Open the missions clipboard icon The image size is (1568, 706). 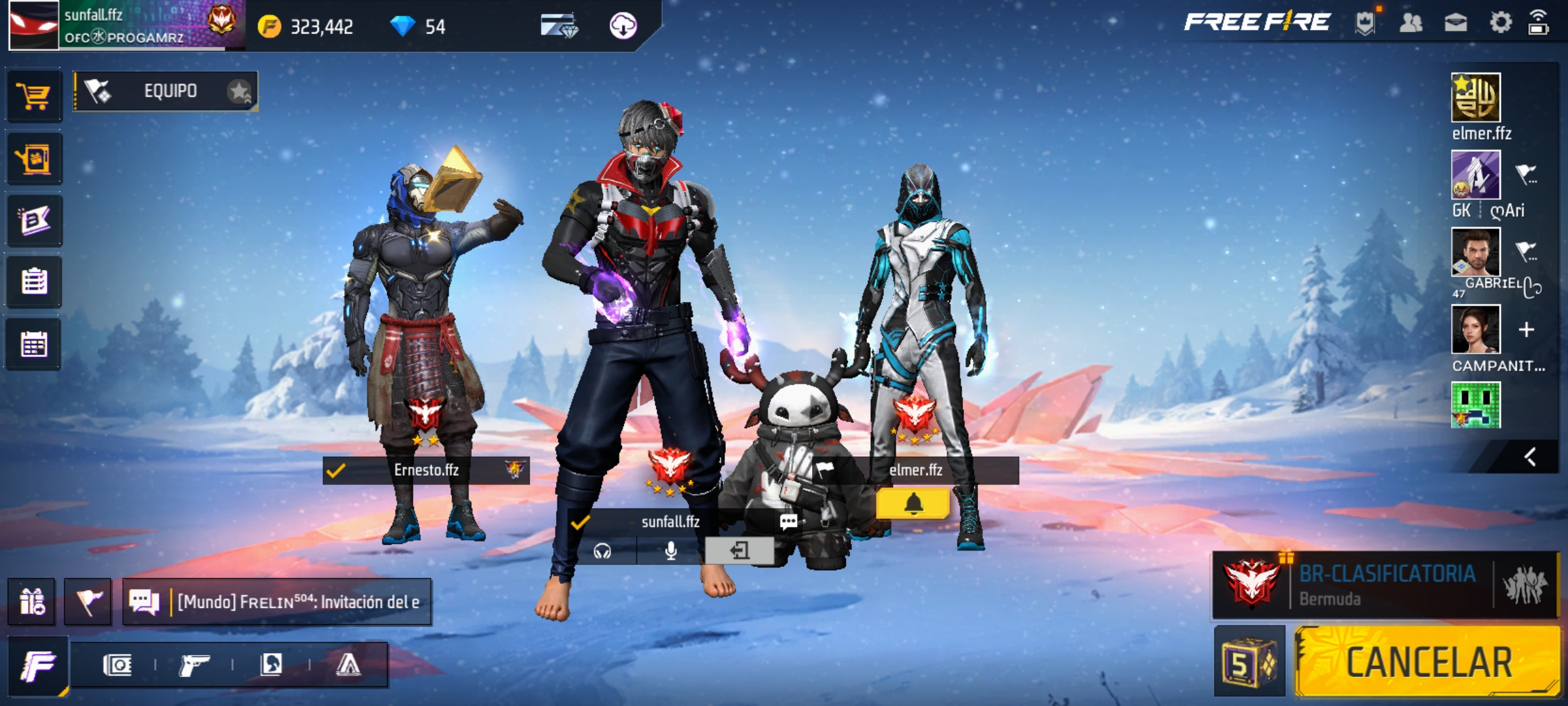34,282
